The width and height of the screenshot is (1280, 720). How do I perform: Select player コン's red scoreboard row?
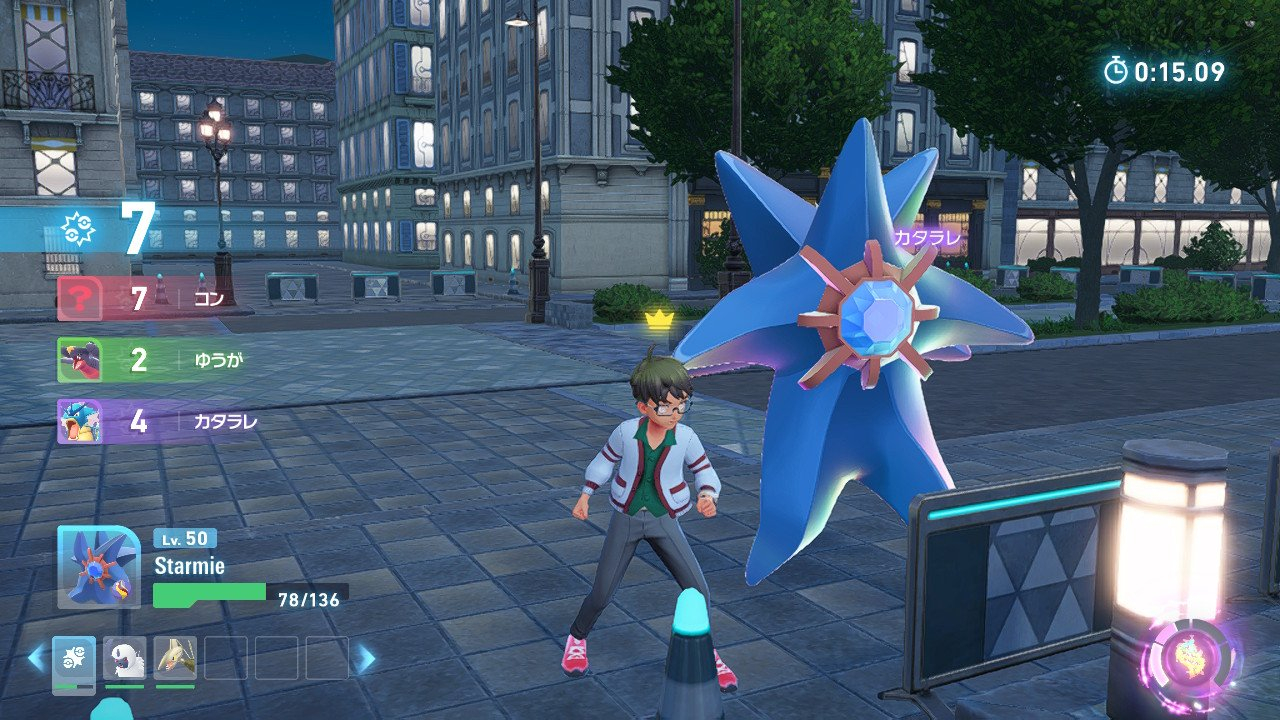point(150,298)
